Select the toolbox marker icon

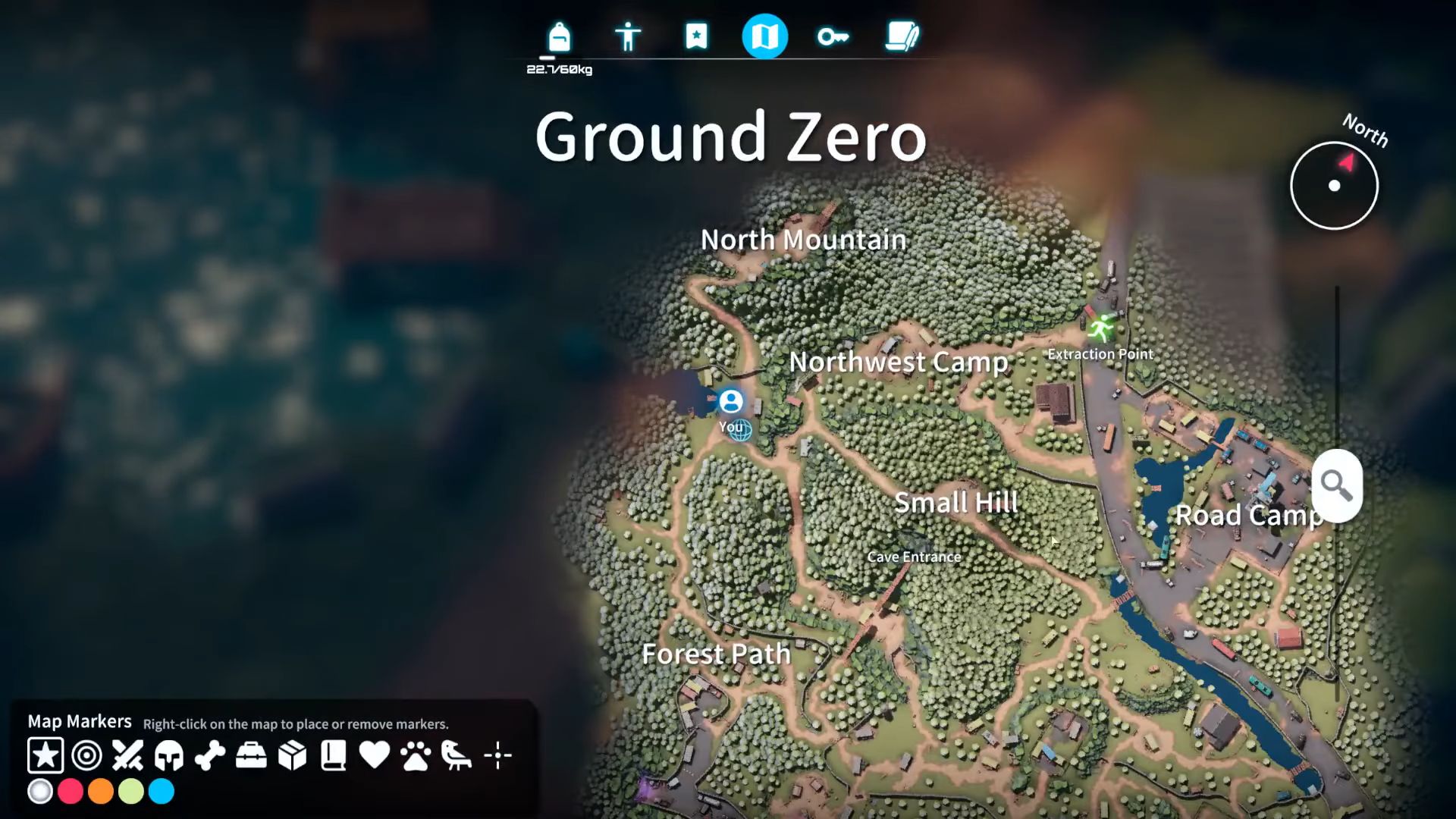[250, 755]
